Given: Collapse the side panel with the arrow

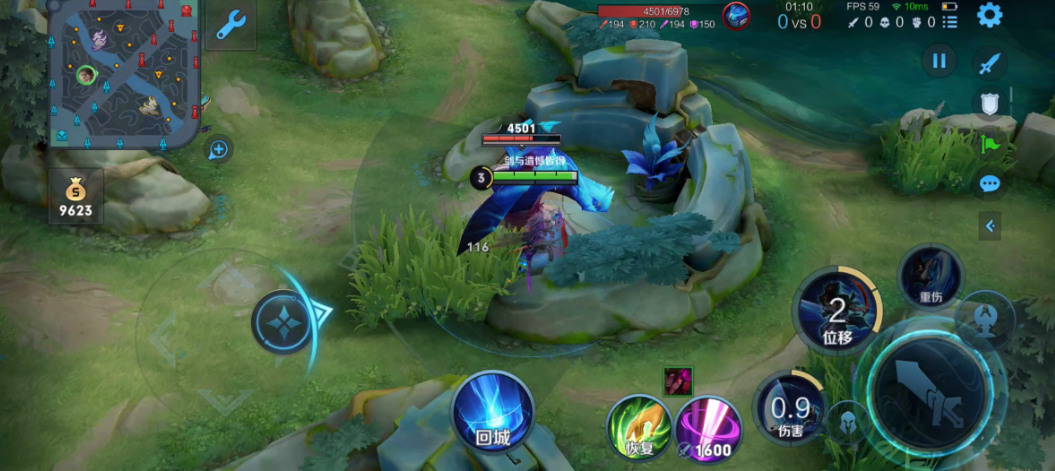Looking at the screenshot, I should 990,226.
